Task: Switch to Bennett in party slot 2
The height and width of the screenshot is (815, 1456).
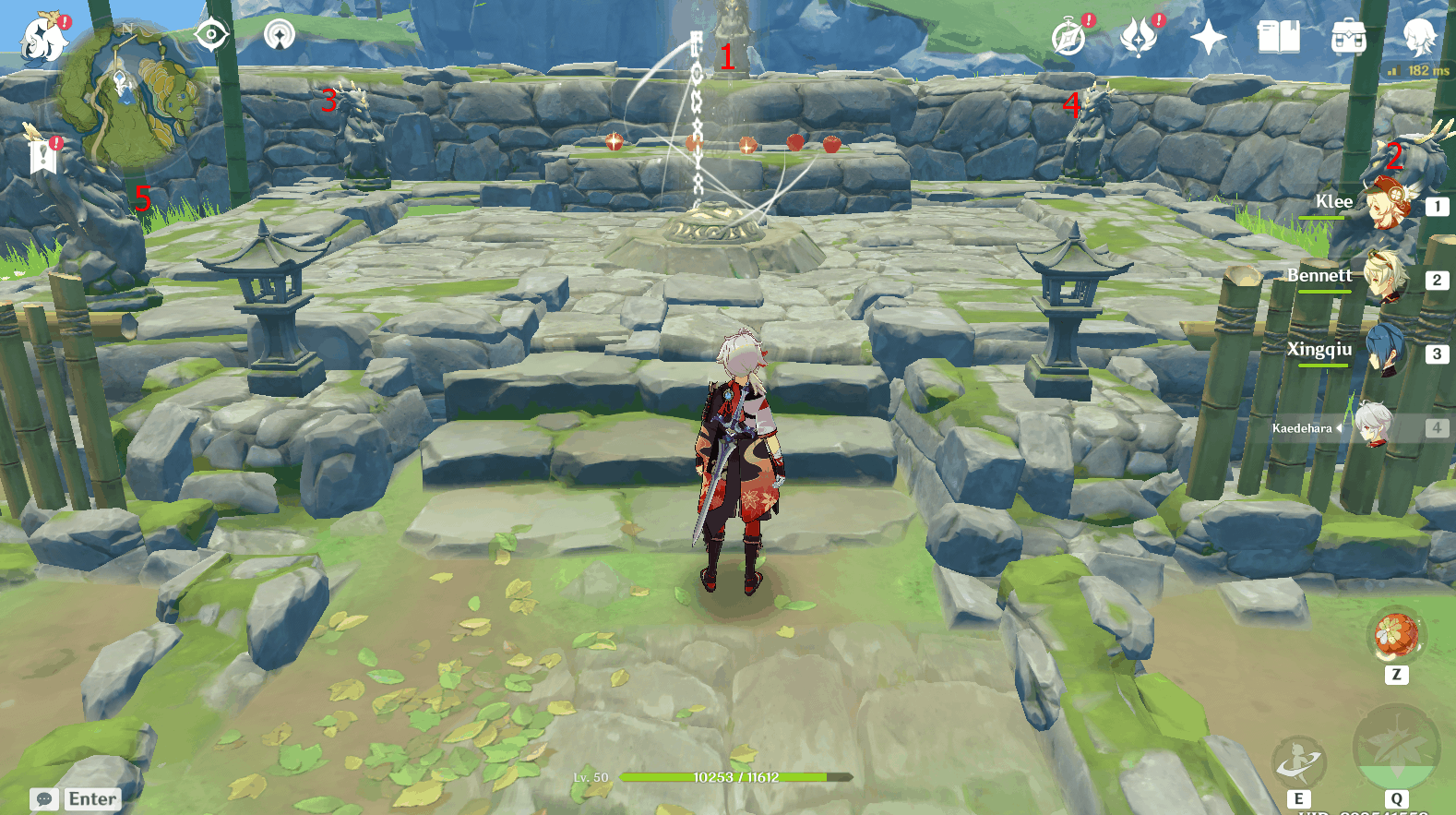Action: pyautogui.click(x=1389, y=280)
